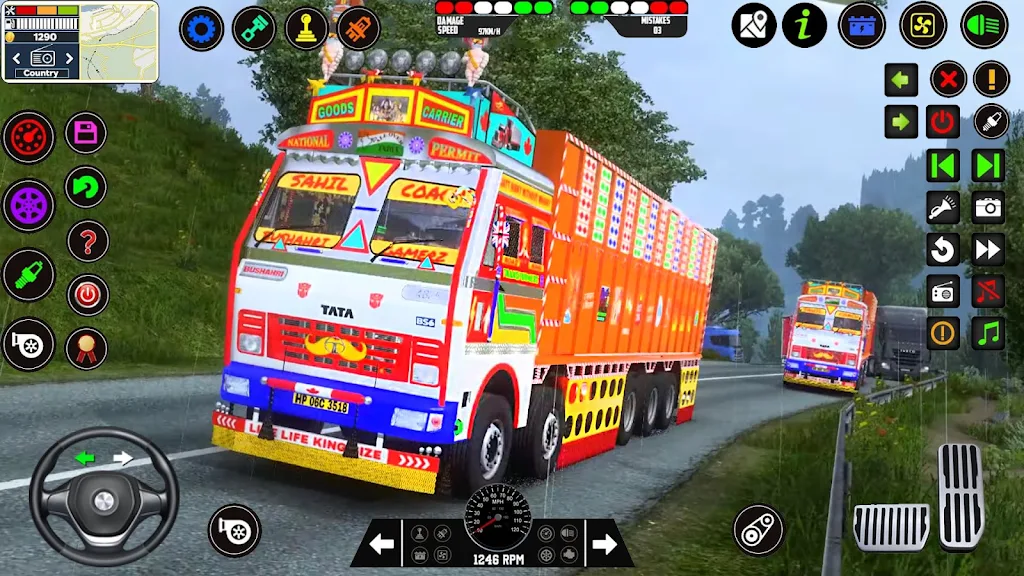Toggle the green headlights icon
Image resolution: width=1024 pixels, height=576 pixels.
pos(984,25)
